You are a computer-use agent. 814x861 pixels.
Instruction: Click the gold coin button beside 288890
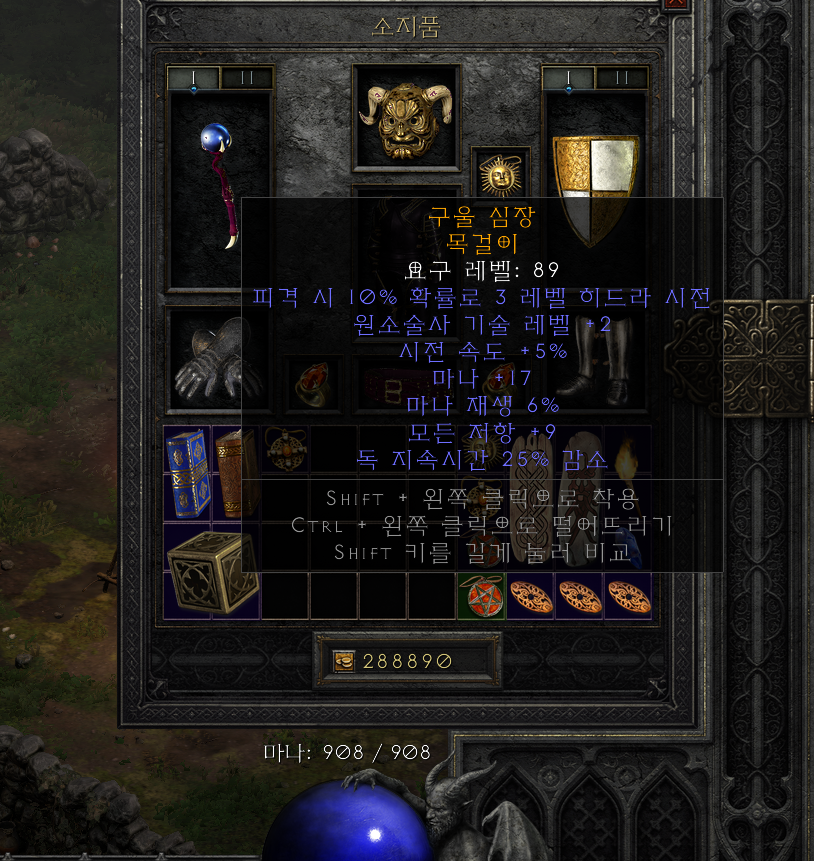[344, 661]
